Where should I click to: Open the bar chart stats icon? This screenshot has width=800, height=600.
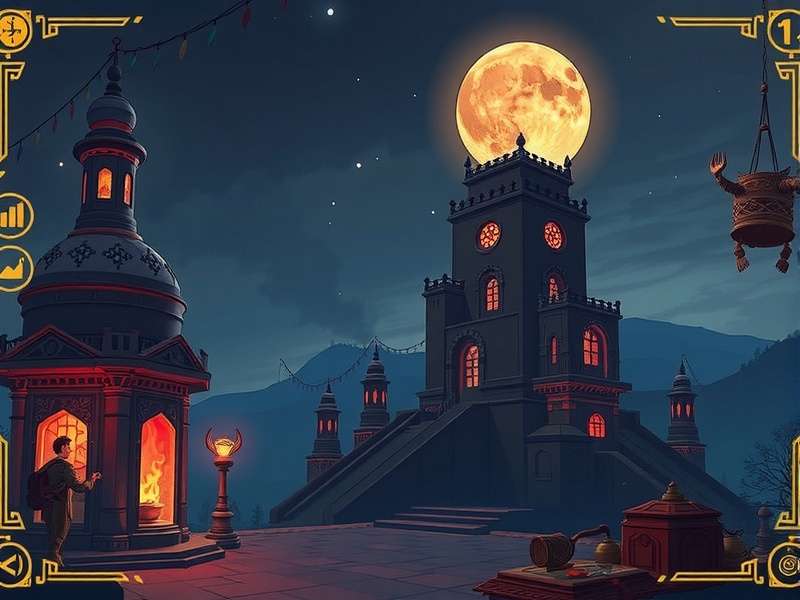point(14,215)
